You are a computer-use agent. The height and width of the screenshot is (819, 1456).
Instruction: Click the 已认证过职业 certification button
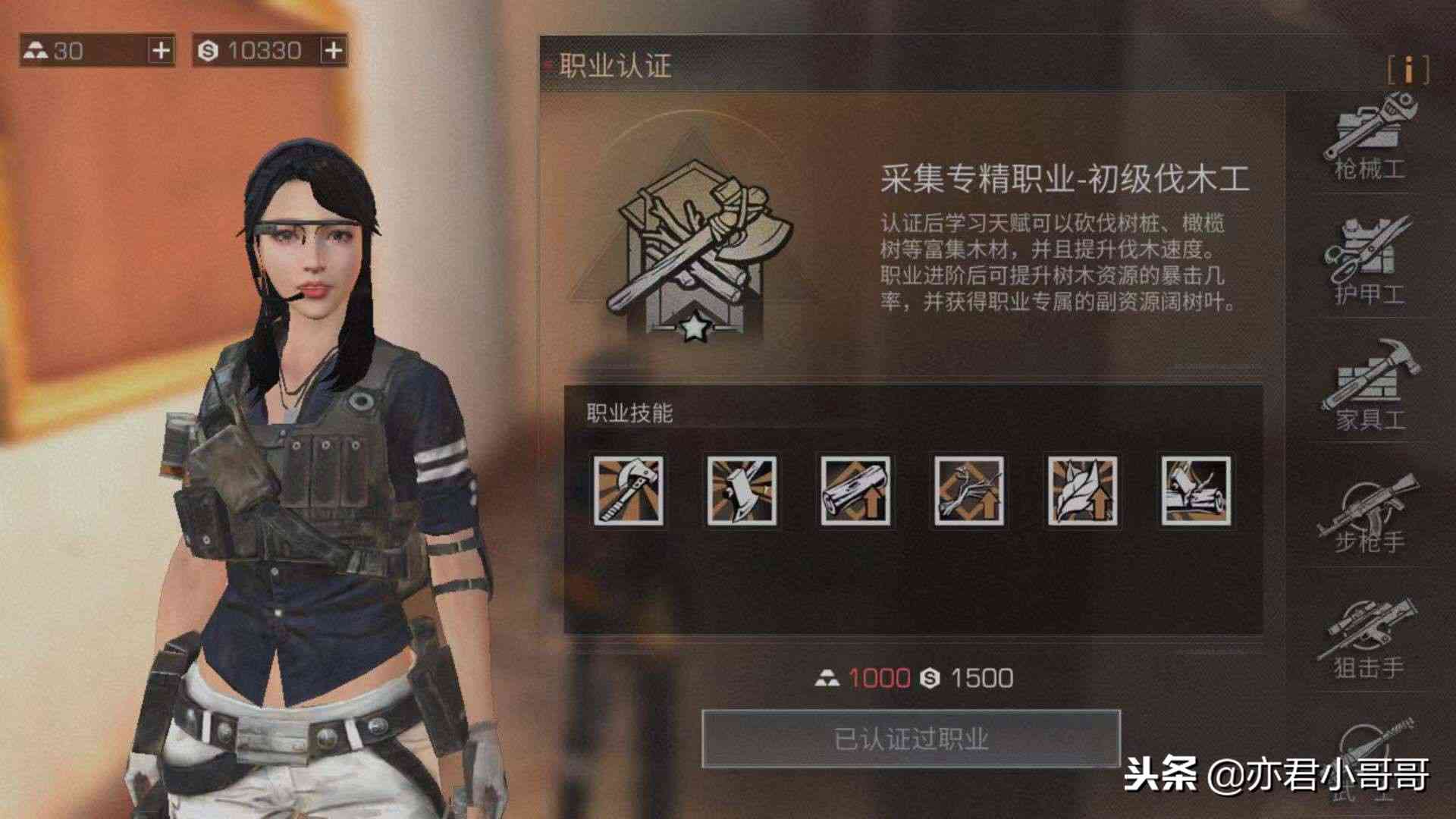tap(911, 738)
